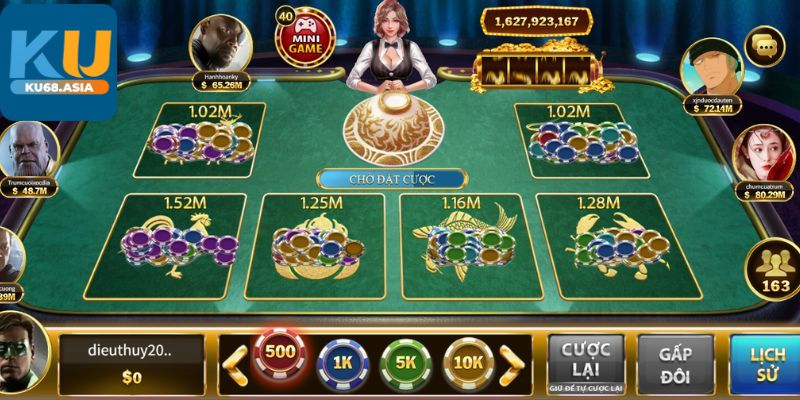Bet on the fish tile

(462, 242)
